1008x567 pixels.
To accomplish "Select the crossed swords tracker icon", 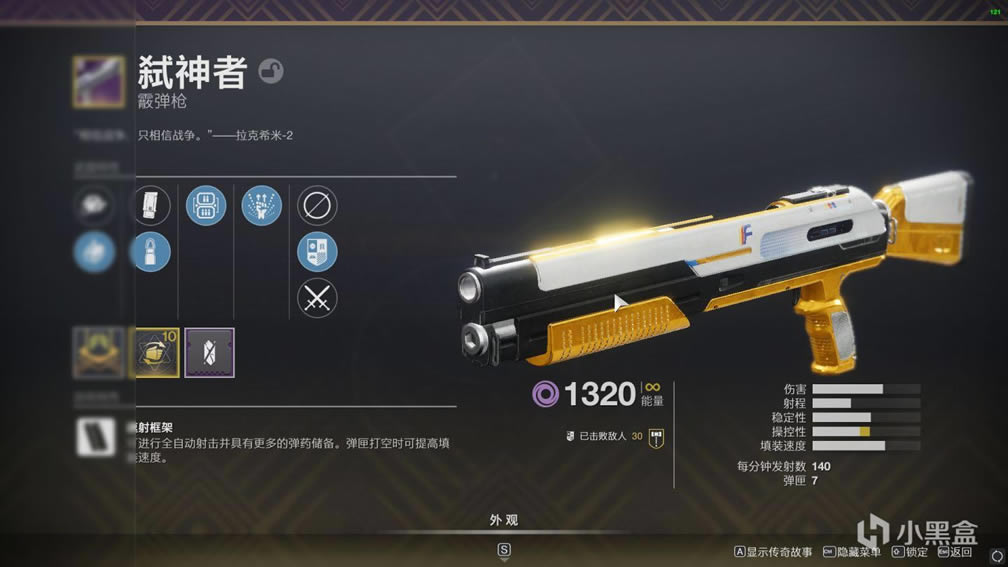I will pos(317,298).
